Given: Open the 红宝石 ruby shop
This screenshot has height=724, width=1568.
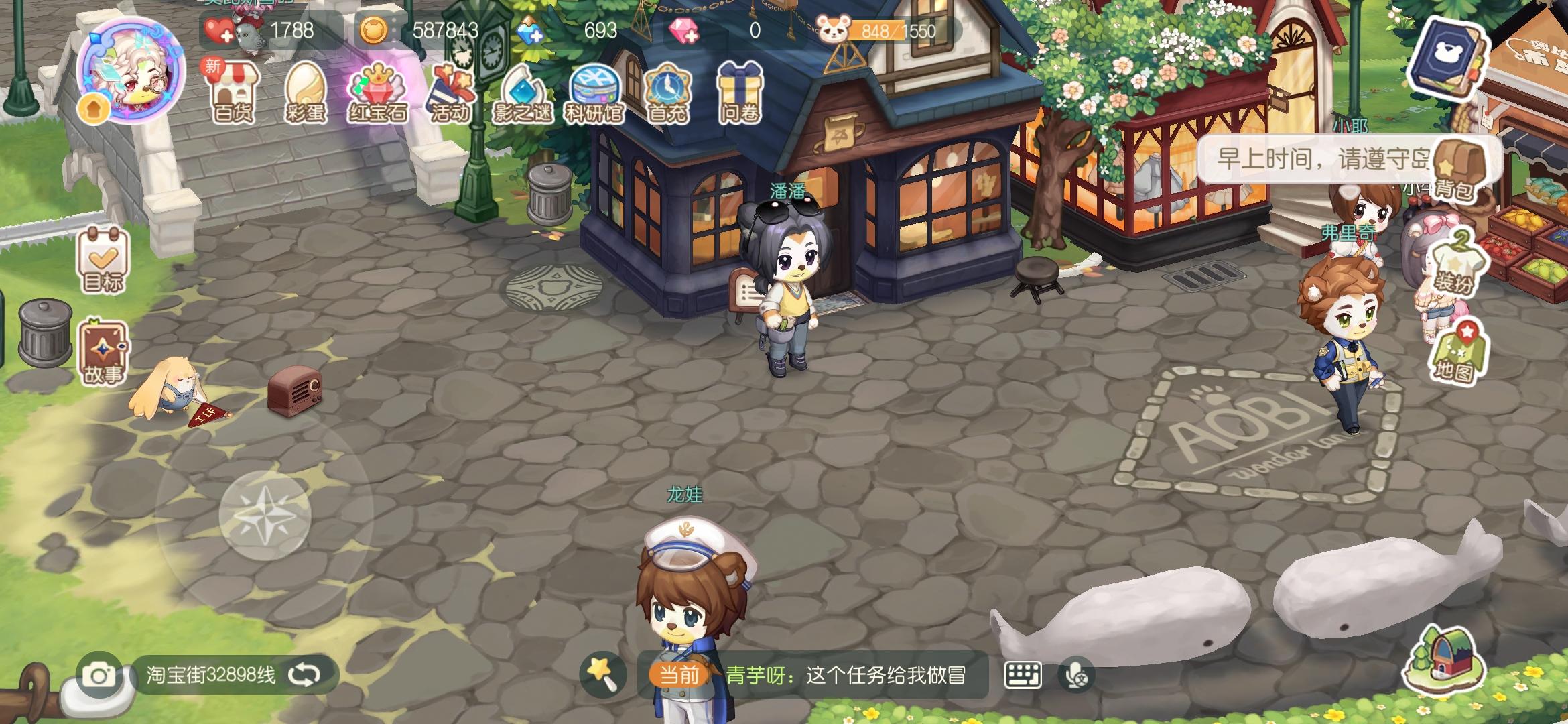Looking at the screenshot, I should point(375,94).
